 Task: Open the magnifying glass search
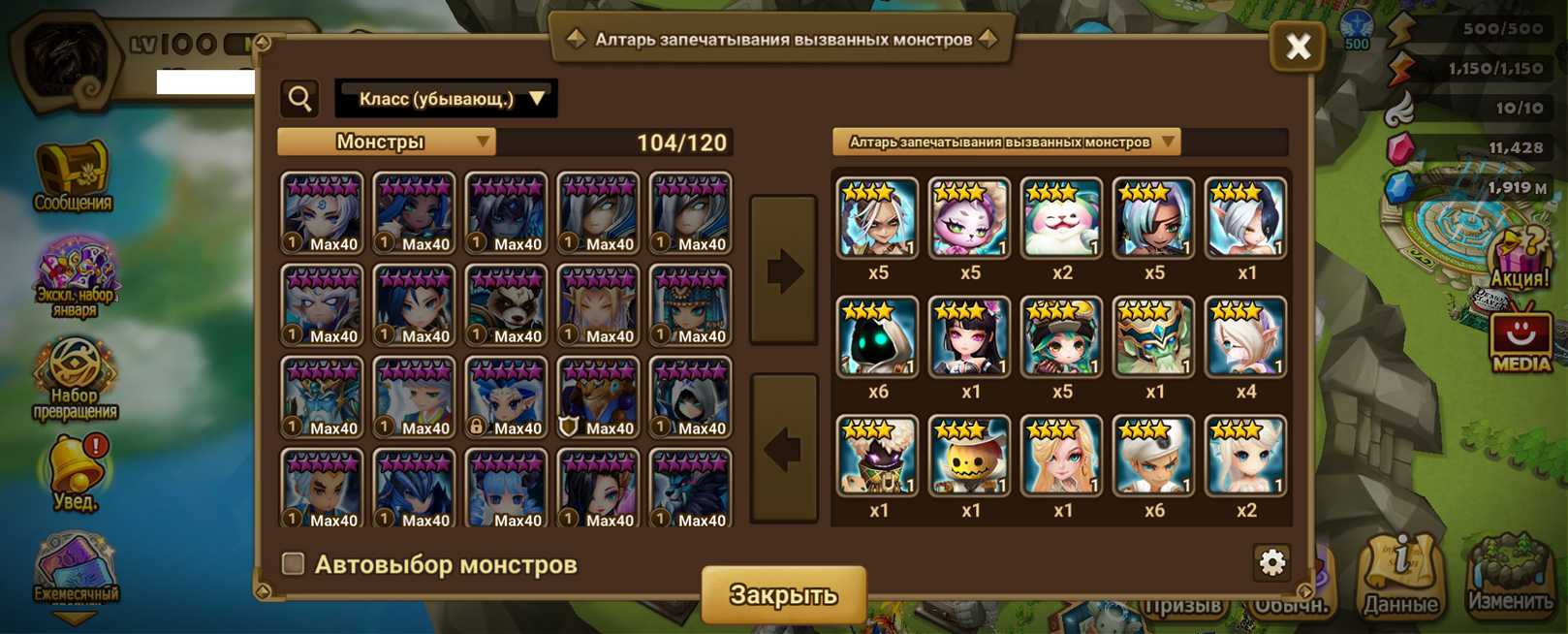point(300,99)
